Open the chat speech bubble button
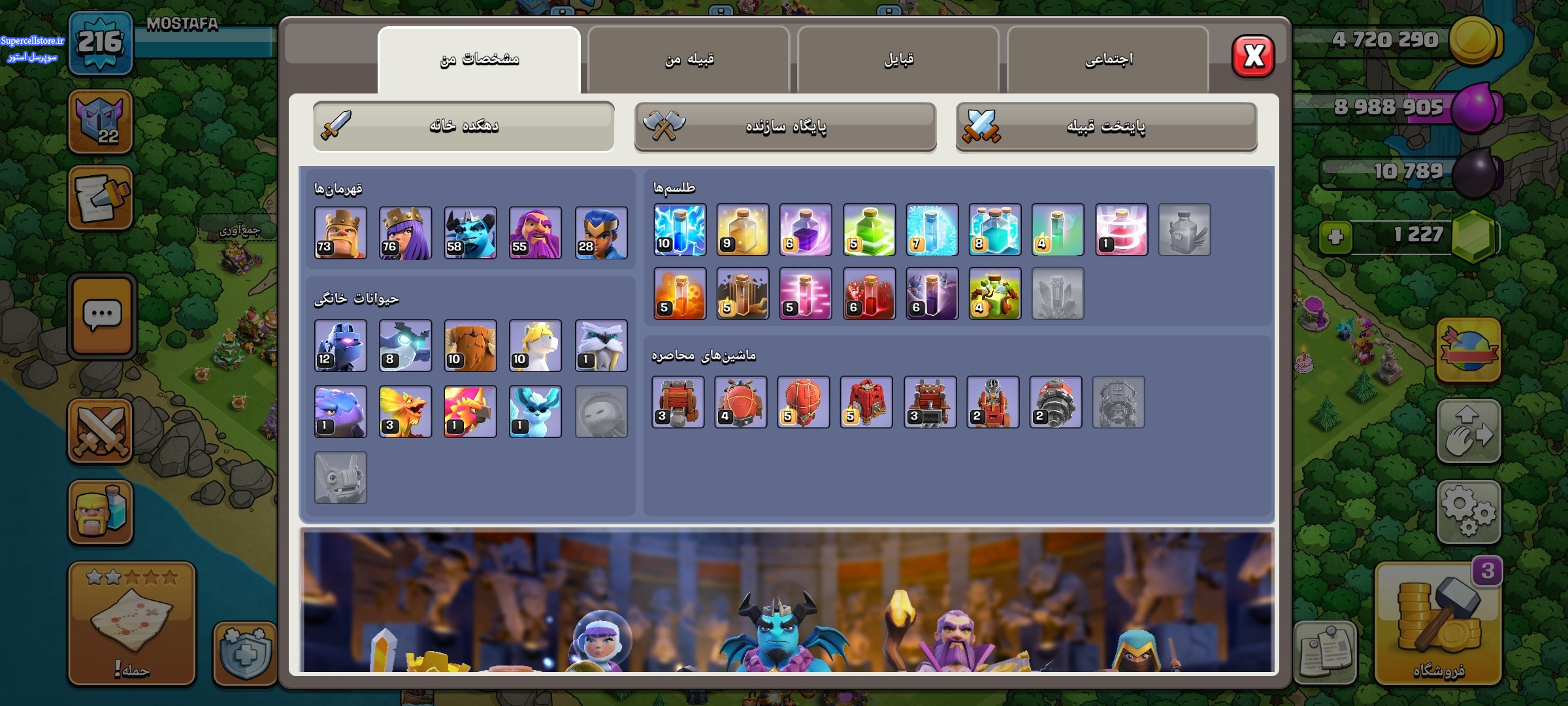Image resolution: width=1568 pixels, height=706 pixels. pos(102,316)
